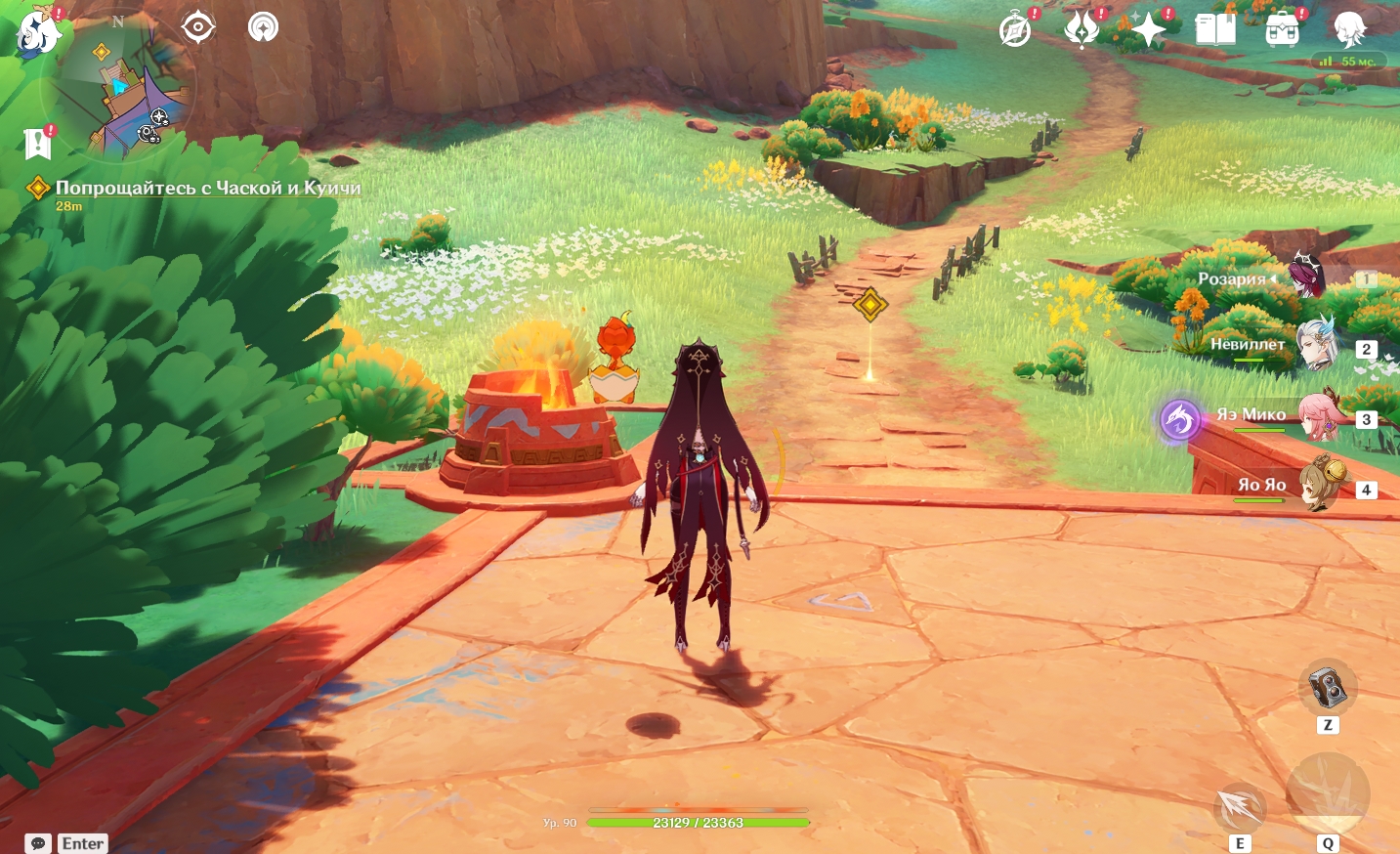This screenshot has width=1400, height=854.
Task: Open the Paimon menu icon
Action: click(39, 29)
